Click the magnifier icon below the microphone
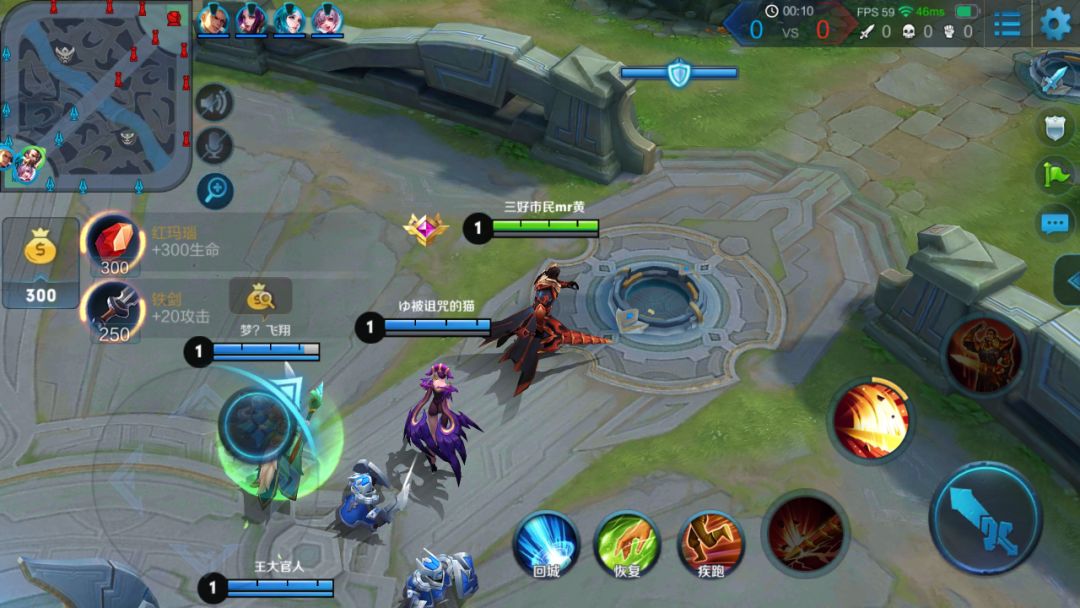The image size is (1080, 608). [x=214, y=189]
